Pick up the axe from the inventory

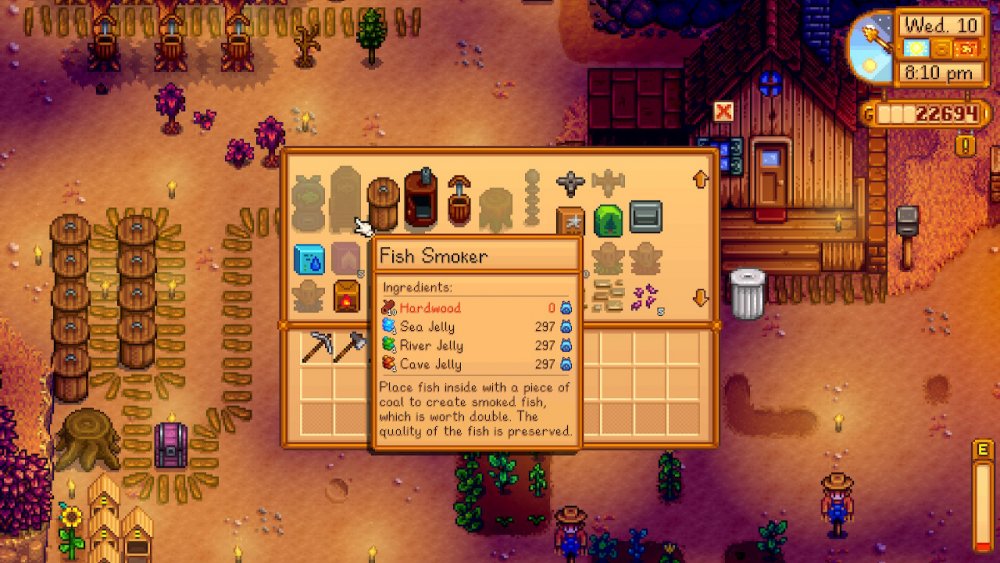349,346
